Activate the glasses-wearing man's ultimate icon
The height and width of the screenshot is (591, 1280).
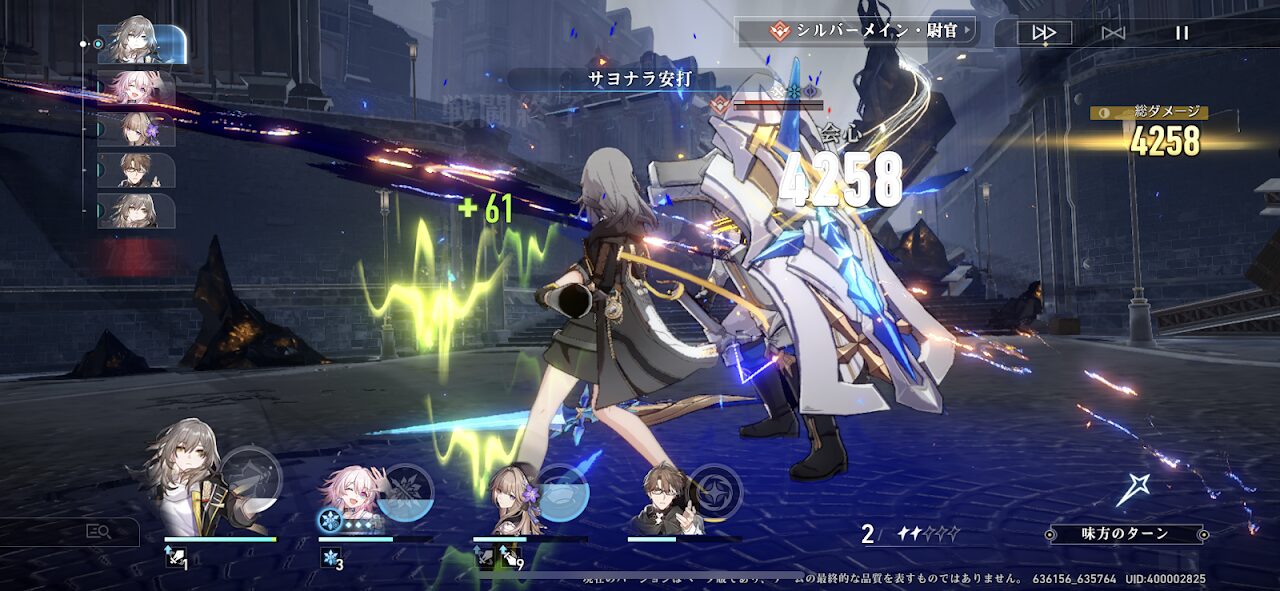715,493
